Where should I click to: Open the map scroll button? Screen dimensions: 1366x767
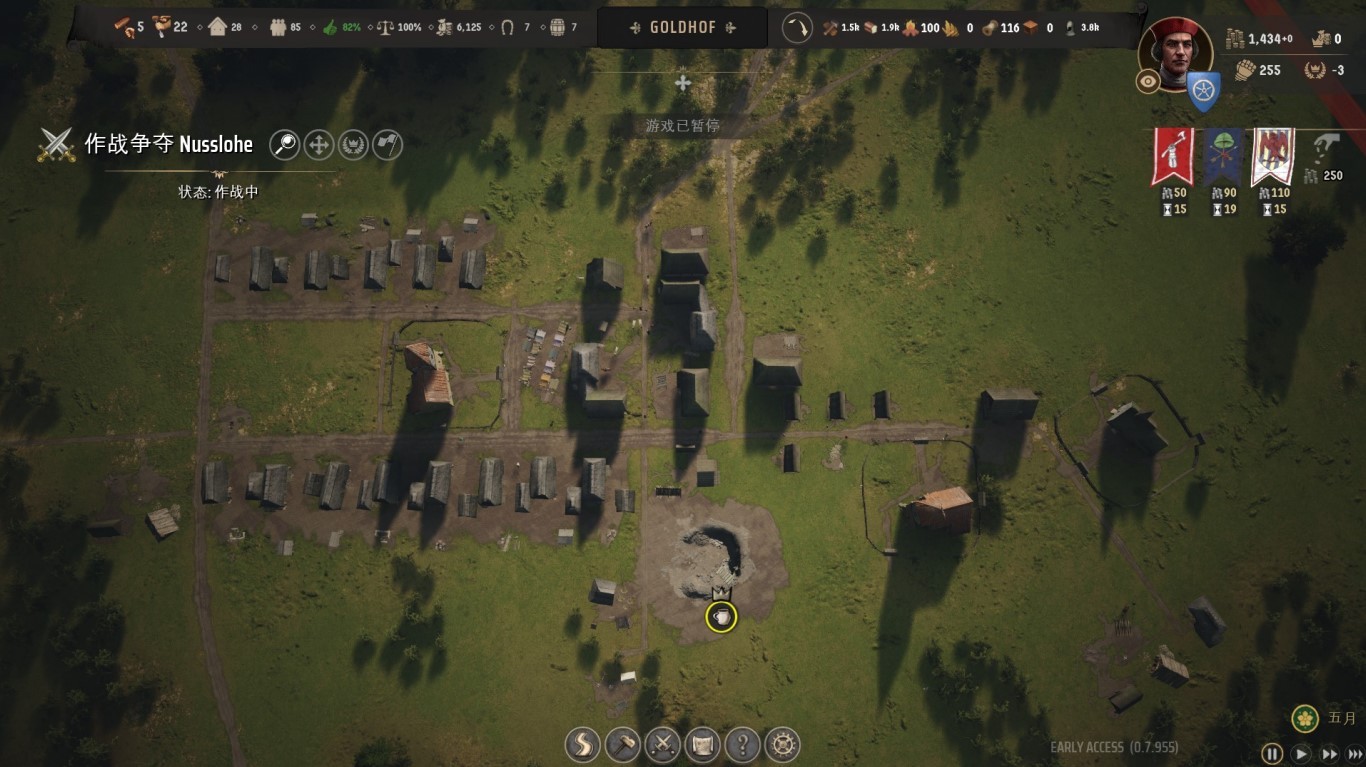tap(702, 744)
